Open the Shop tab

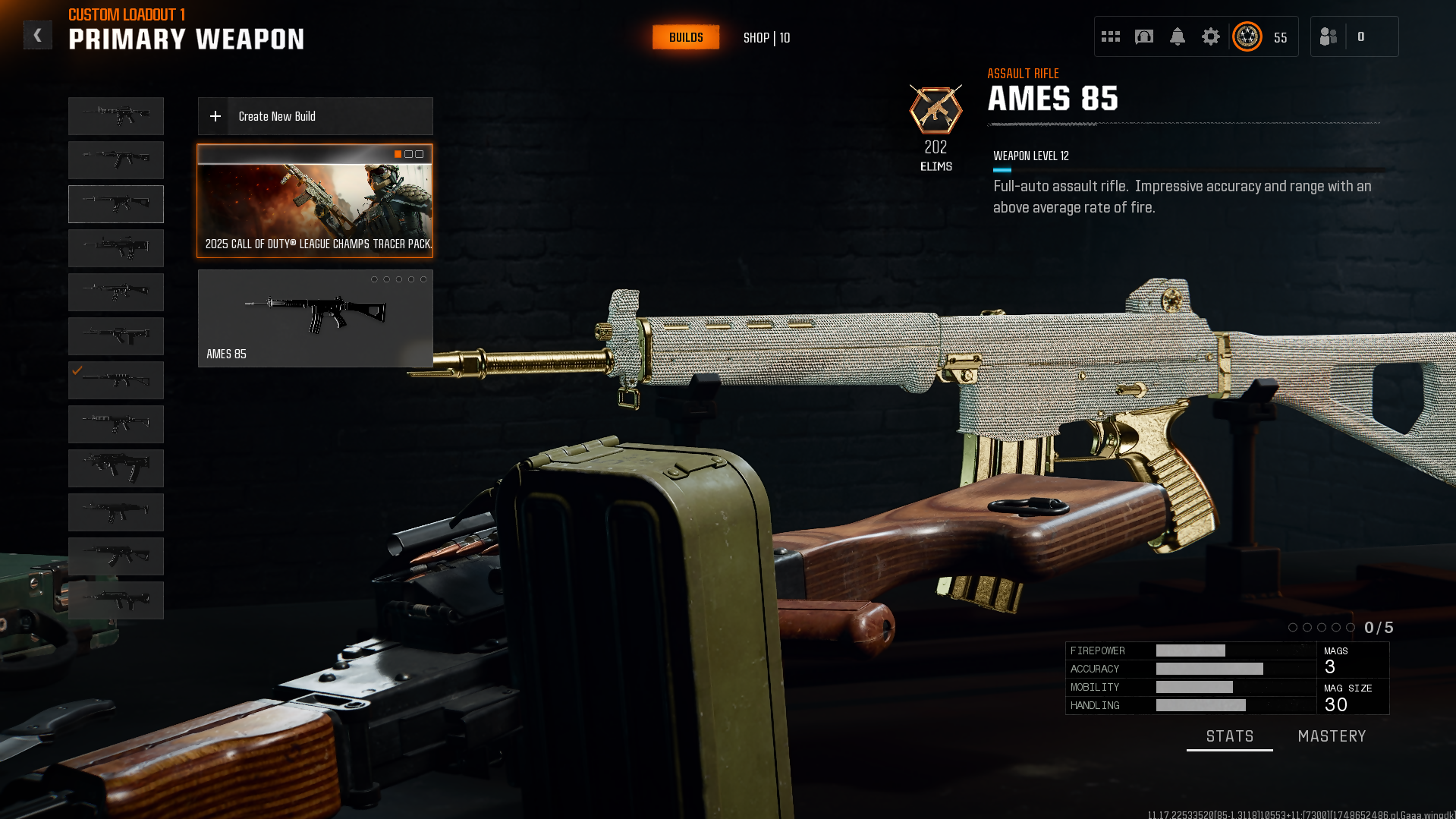766,38
